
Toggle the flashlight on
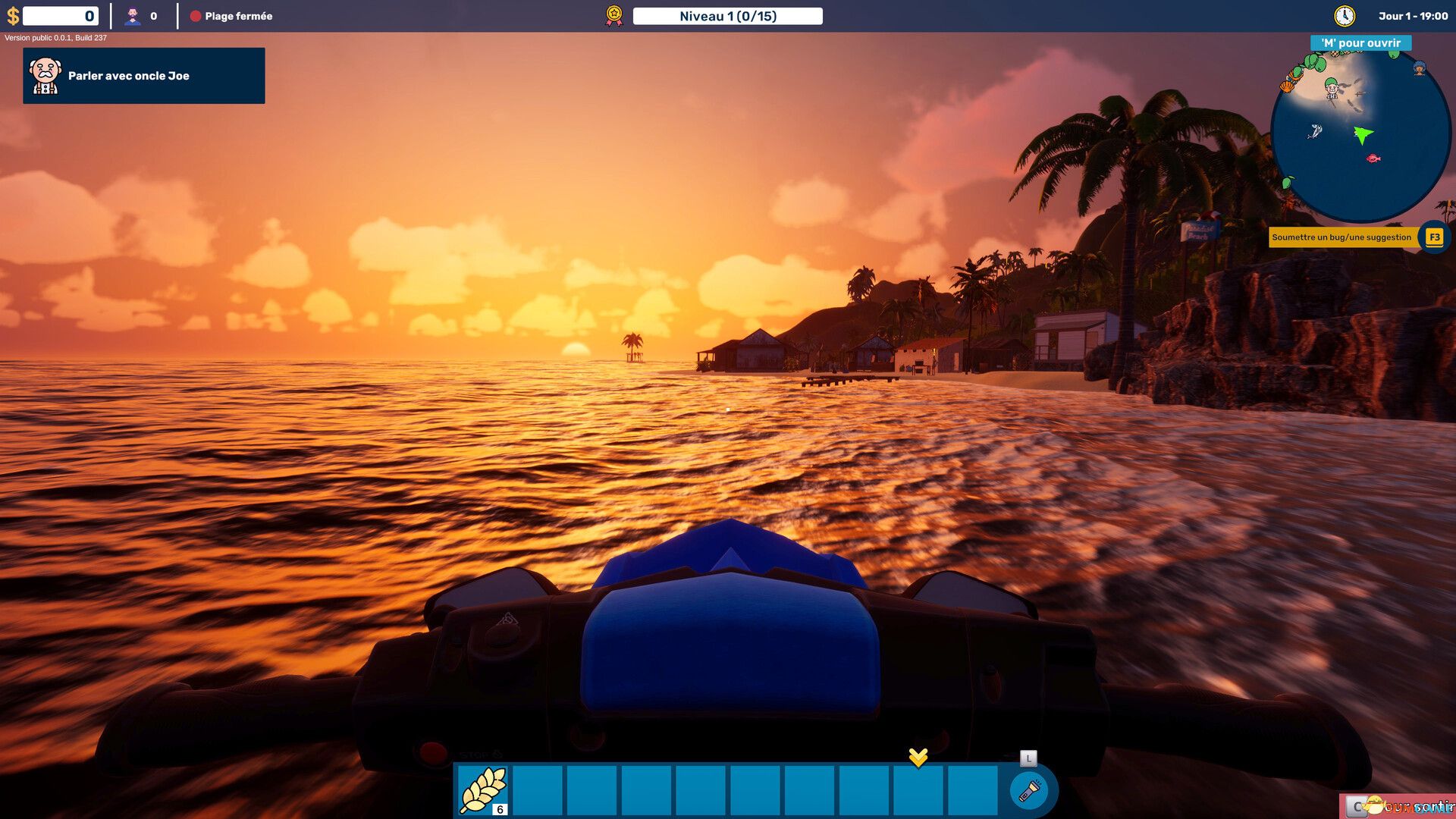coord(1030,789)
